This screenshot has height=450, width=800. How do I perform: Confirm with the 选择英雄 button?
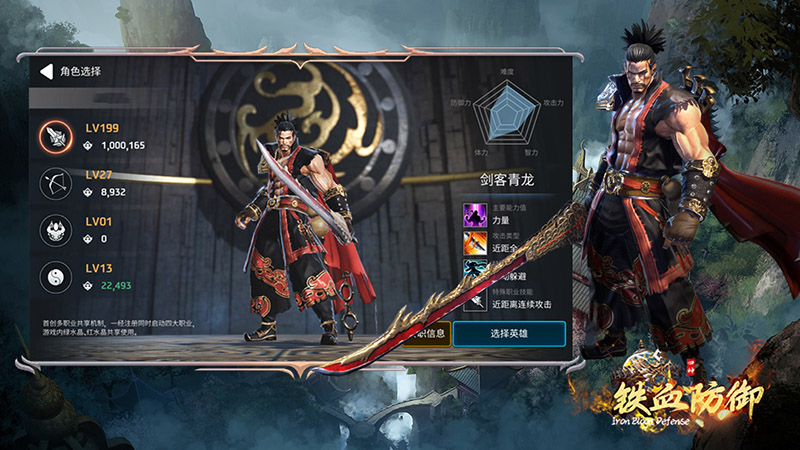[x=508, y=333]
